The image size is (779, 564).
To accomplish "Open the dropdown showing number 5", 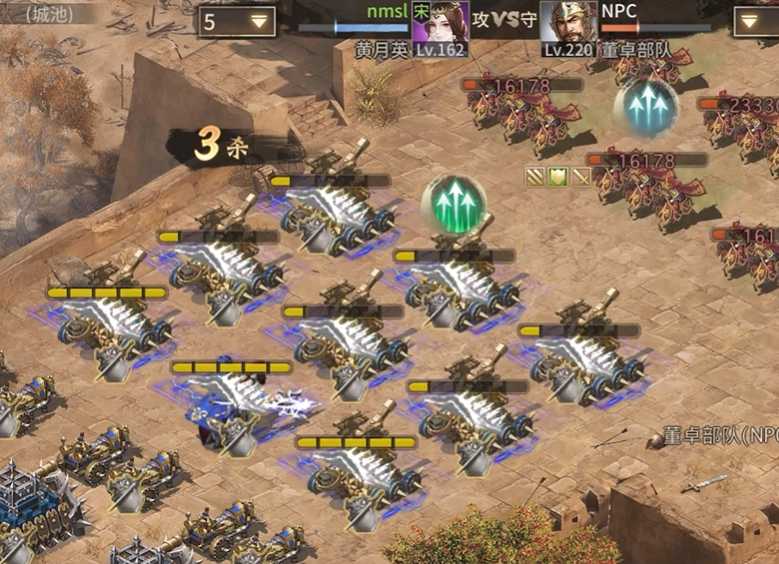I will pos(237,21).
